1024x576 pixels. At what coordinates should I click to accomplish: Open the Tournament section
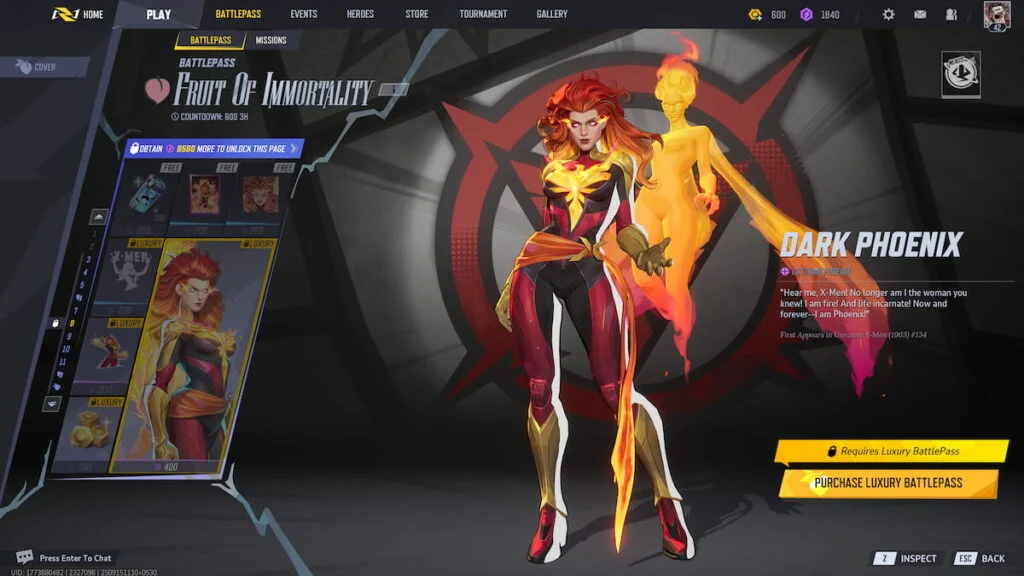(x=483, y=14)
